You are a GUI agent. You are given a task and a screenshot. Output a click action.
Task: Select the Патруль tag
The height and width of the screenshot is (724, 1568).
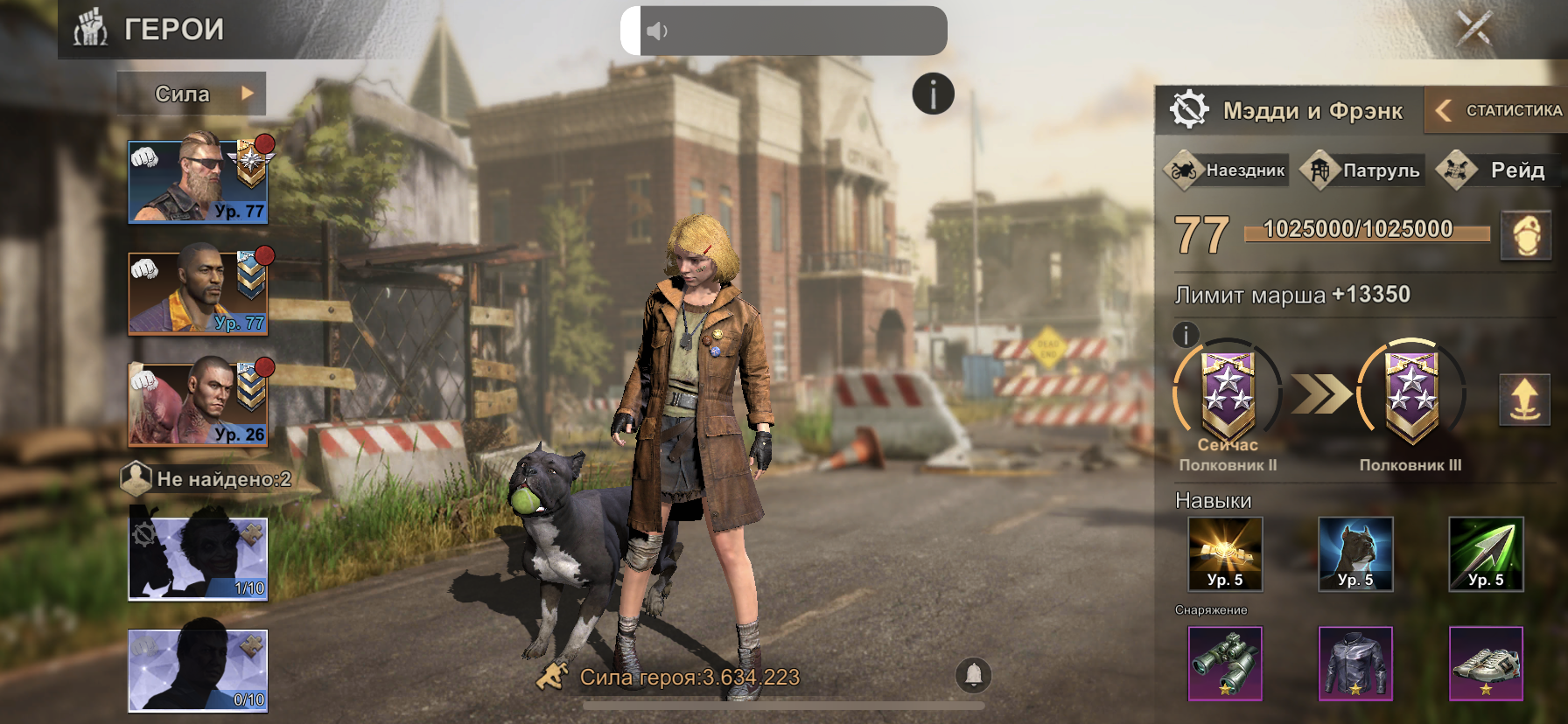[1363, 170]
